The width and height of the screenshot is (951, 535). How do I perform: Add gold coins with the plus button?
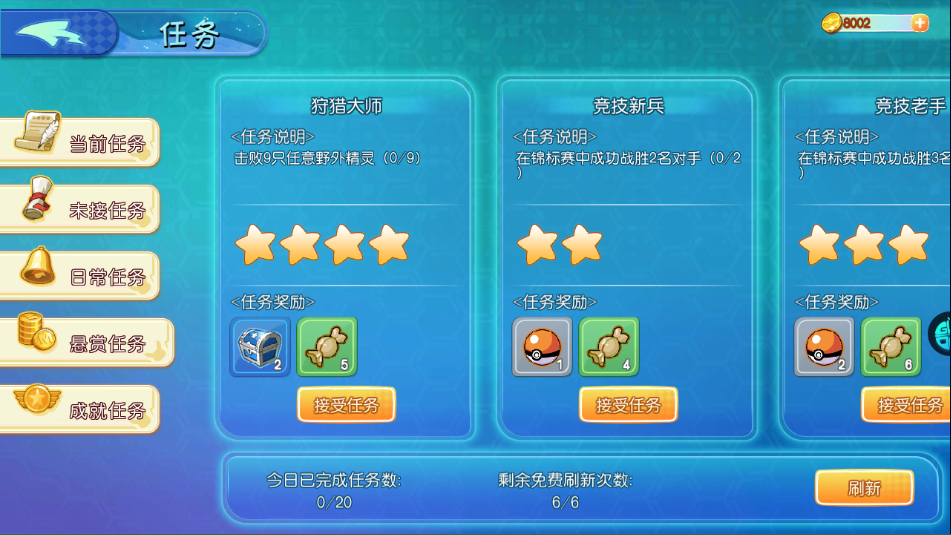[x=920, y=23]
